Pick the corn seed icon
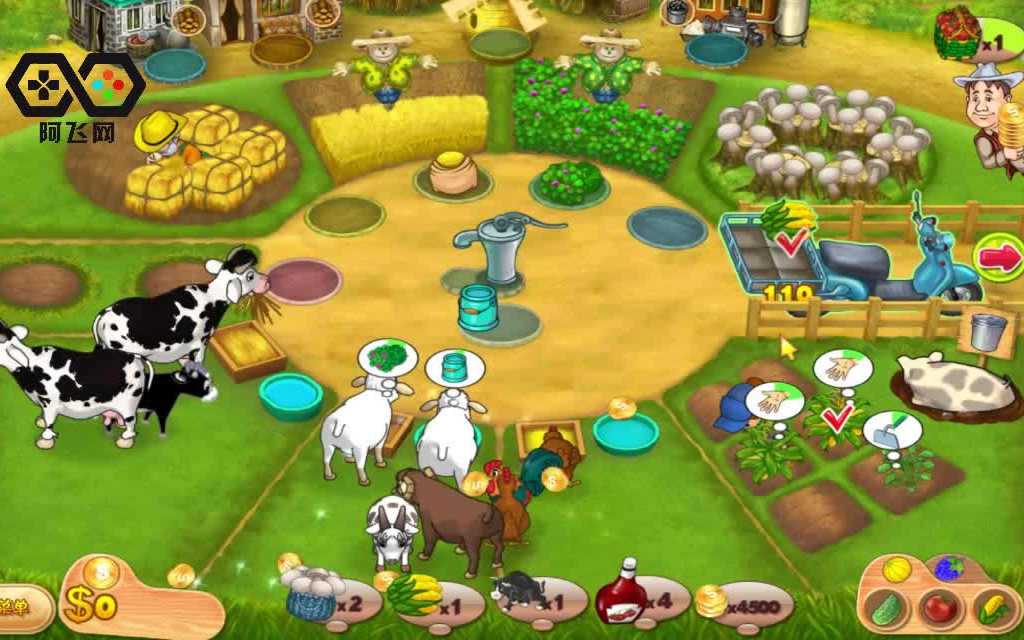The image size is (1024, 640). (991, 606)
